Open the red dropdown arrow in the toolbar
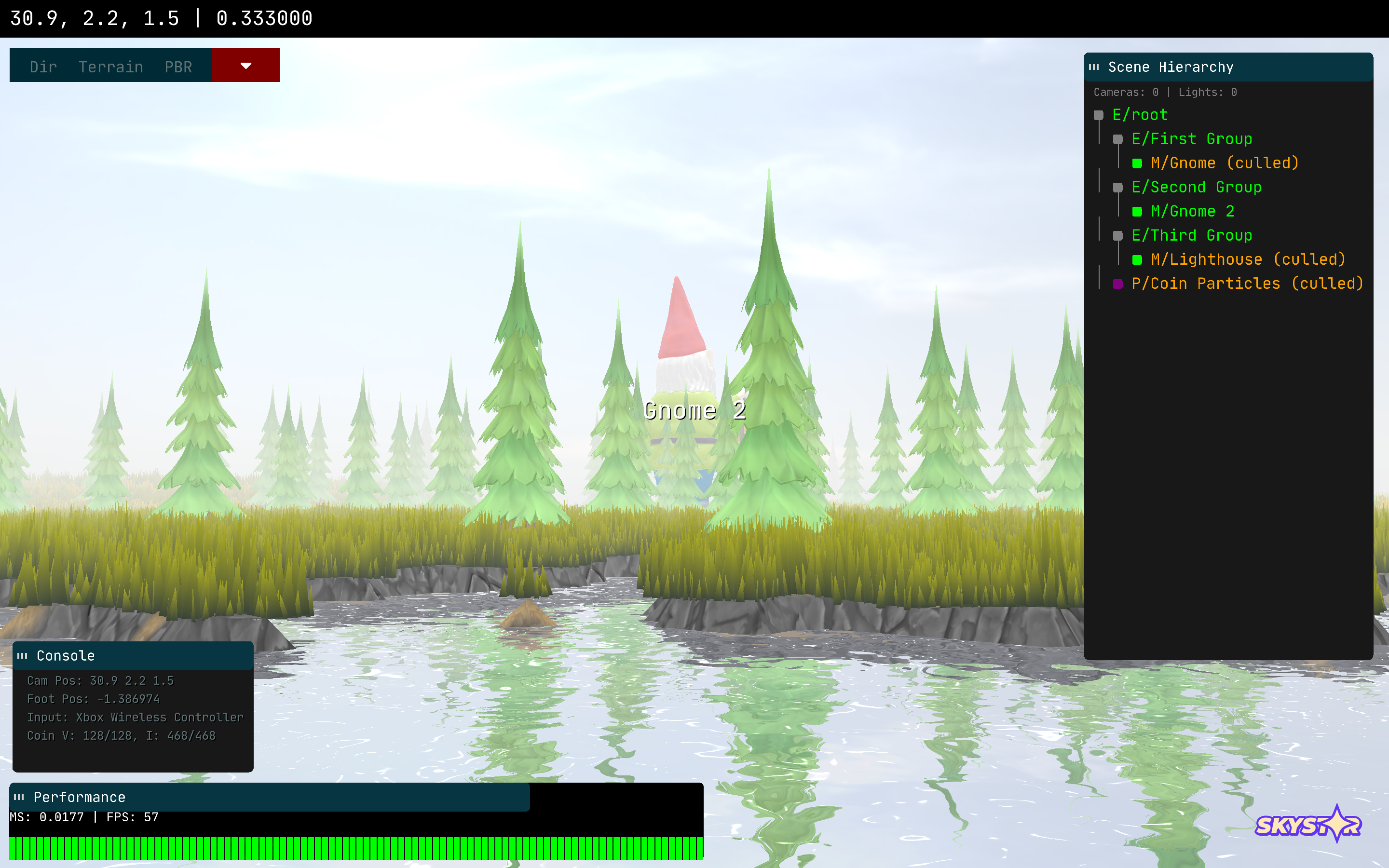Screen dimensions: 1389x868 pyautogui.click(x=245, y=66)
